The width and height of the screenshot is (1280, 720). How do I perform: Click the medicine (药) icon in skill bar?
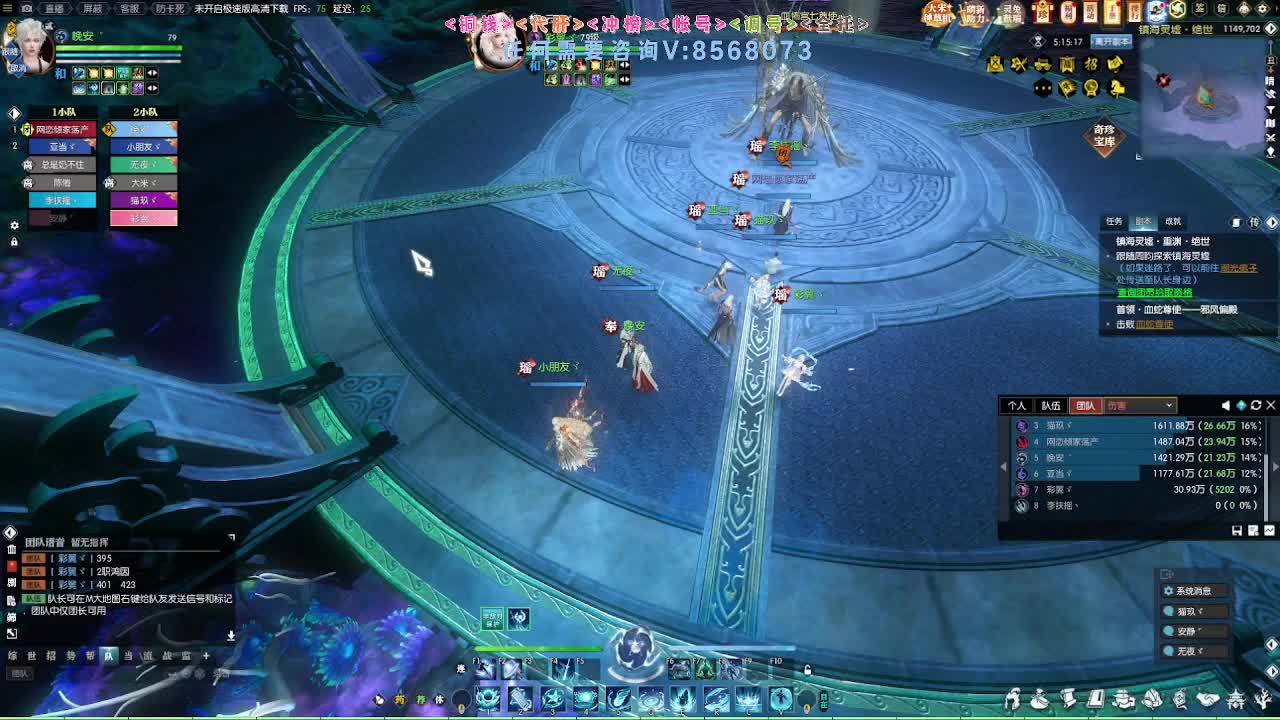(x=400, y=698)
